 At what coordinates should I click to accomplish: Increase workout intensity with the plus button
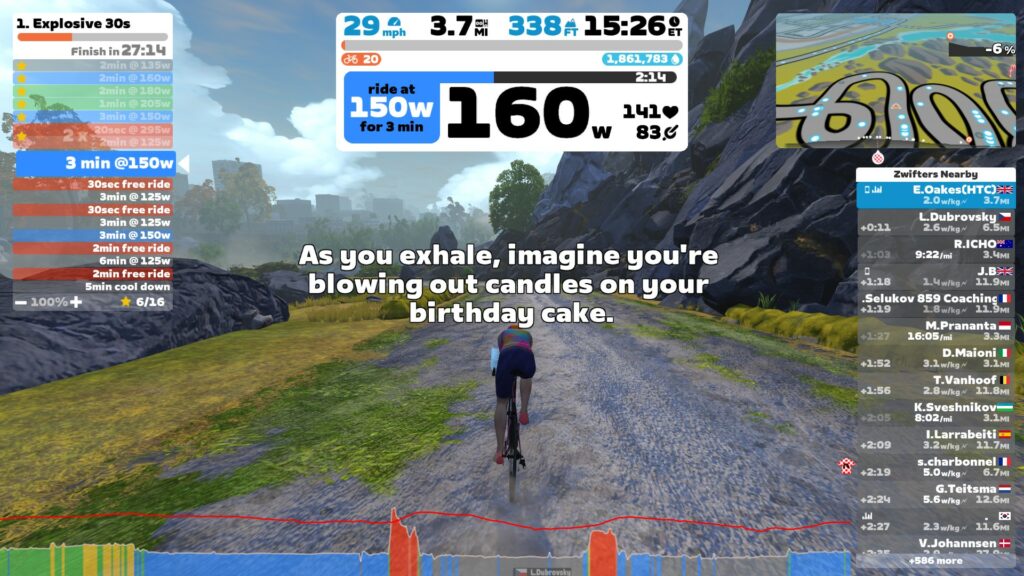pos(75,301)
